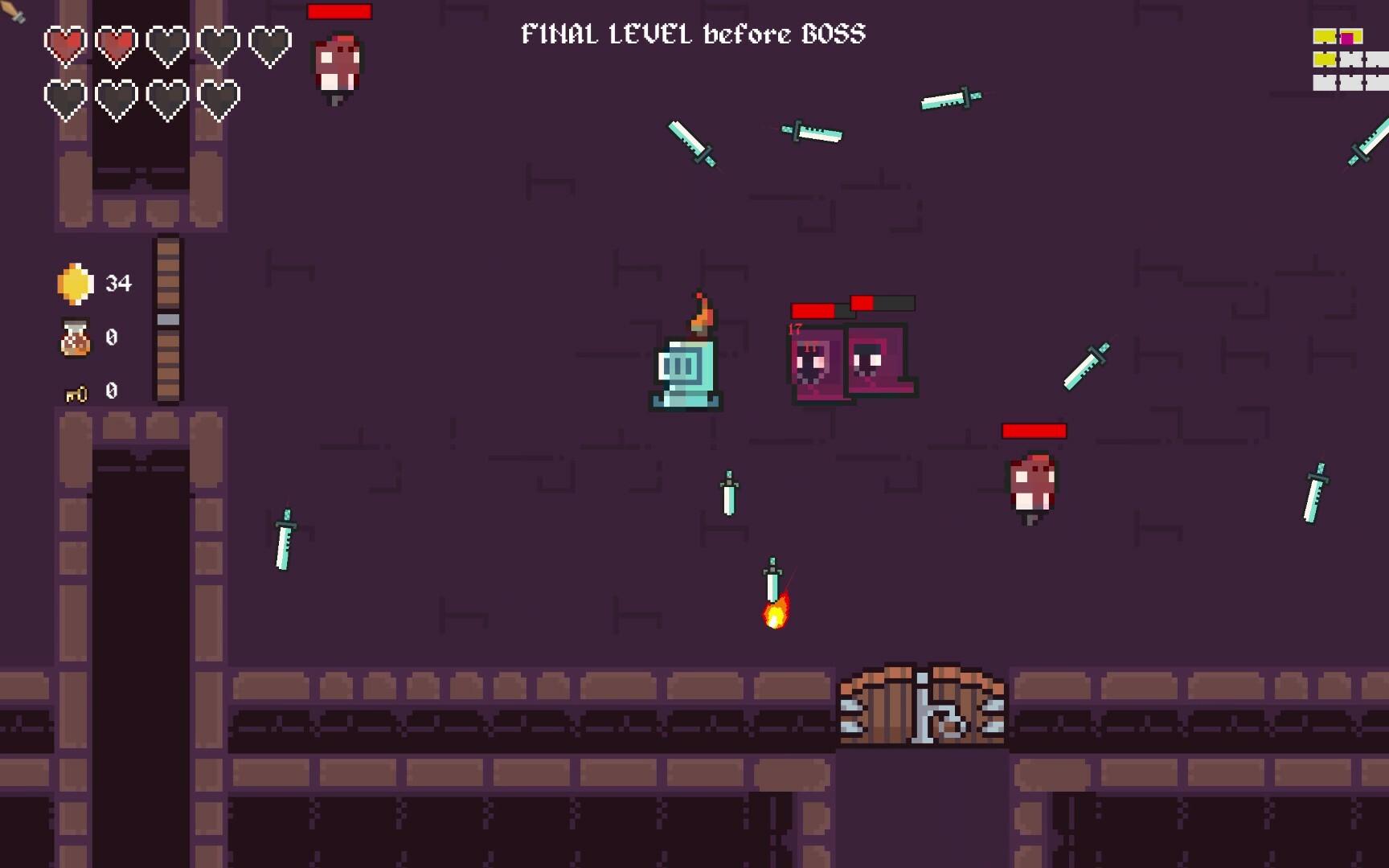Click the top-left yellow minimap room
The height and width of the screenshot is (868, 1389).
point(1325,36)
